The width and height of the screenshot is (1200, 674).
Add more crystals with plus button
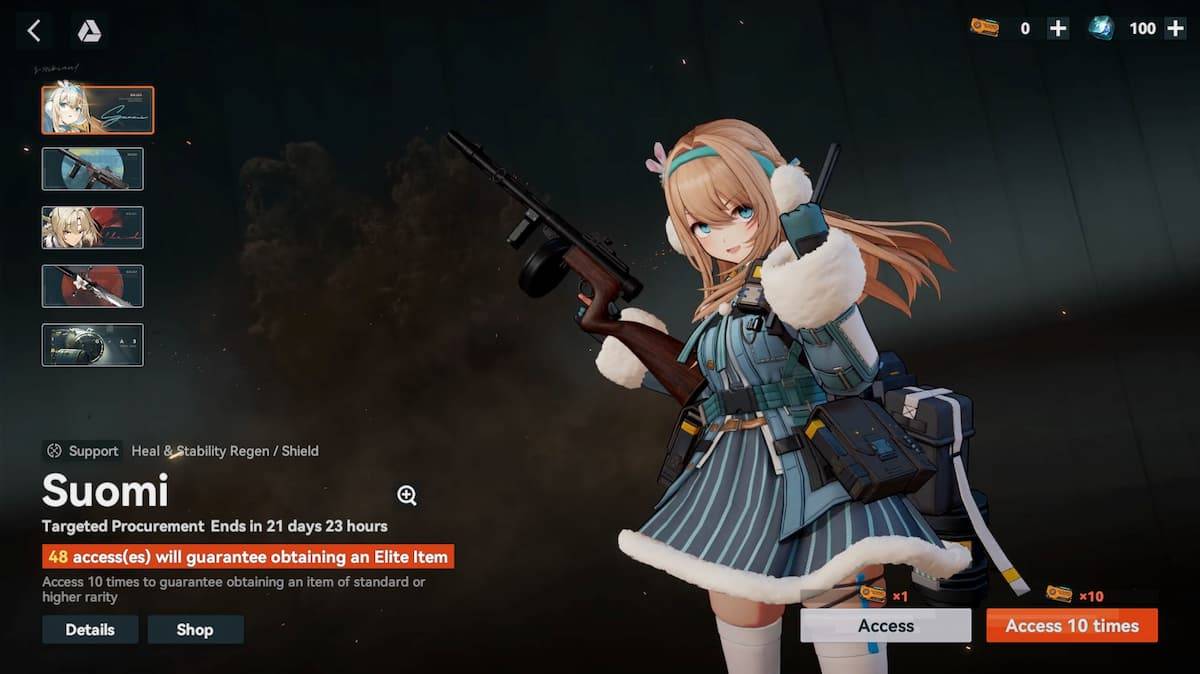(x=1175, y=29)
